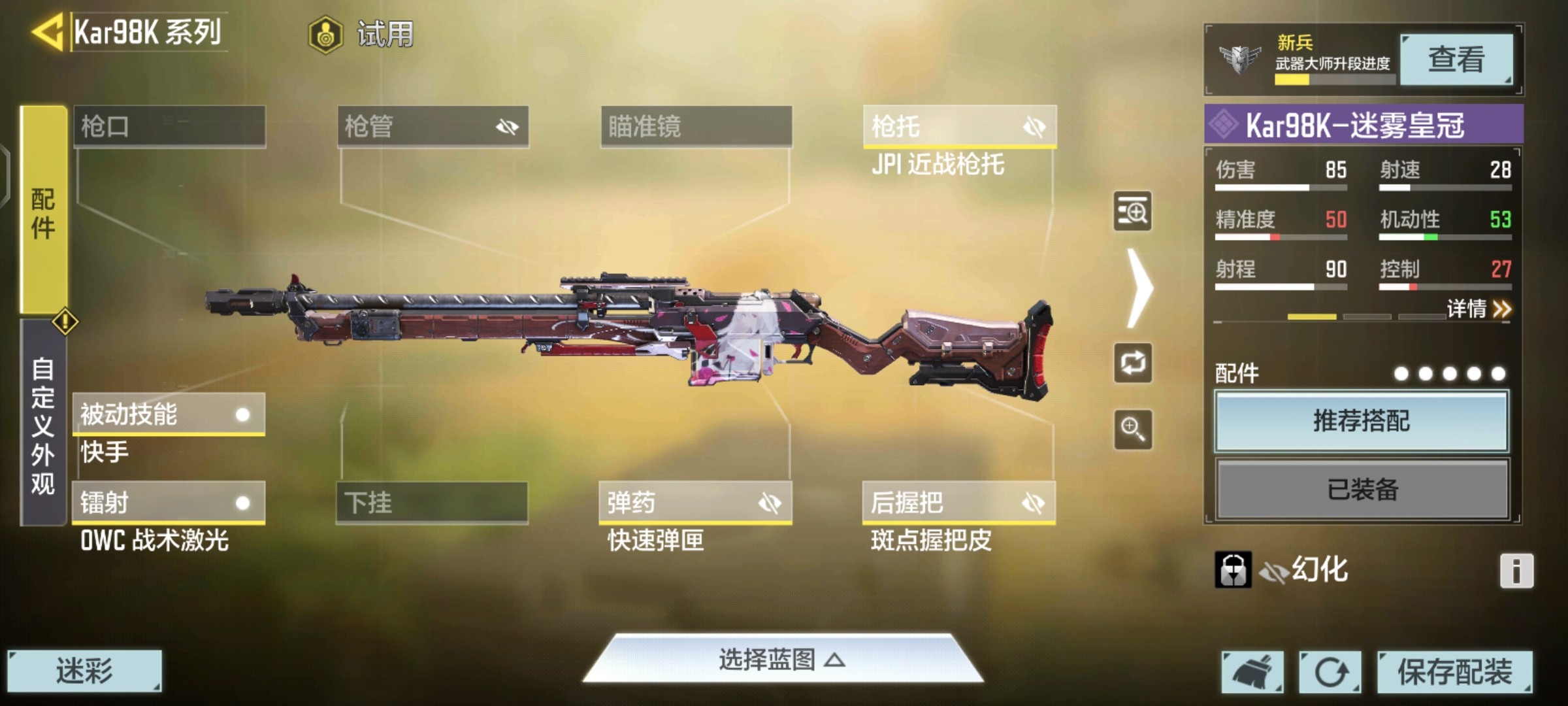
Task: Click 查看 to view weapon master progress
Action: point(1456,59)
